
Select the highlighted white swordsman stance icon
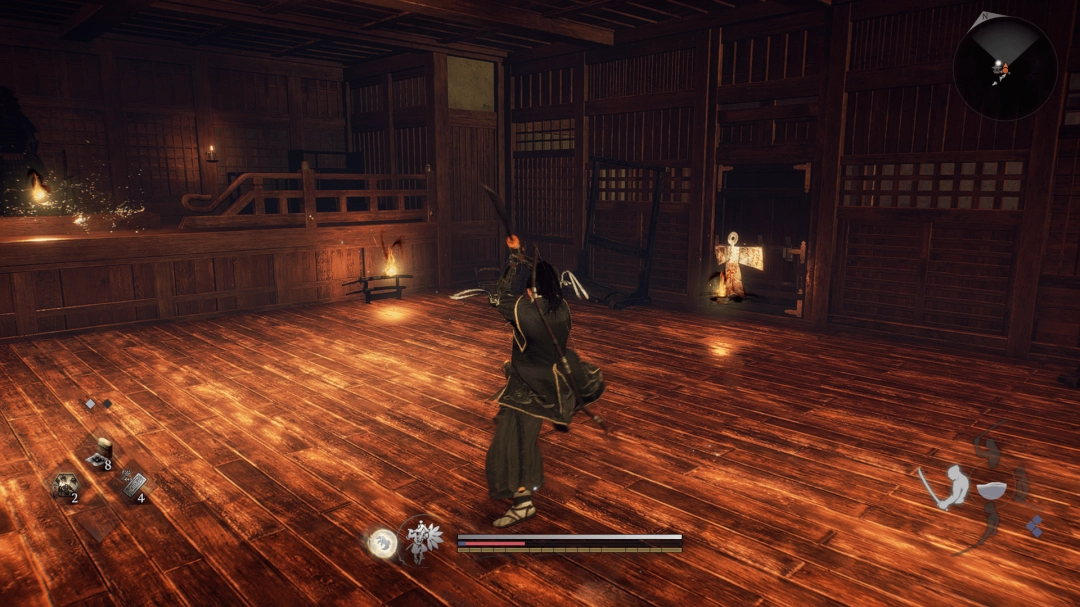pos(945,487)
